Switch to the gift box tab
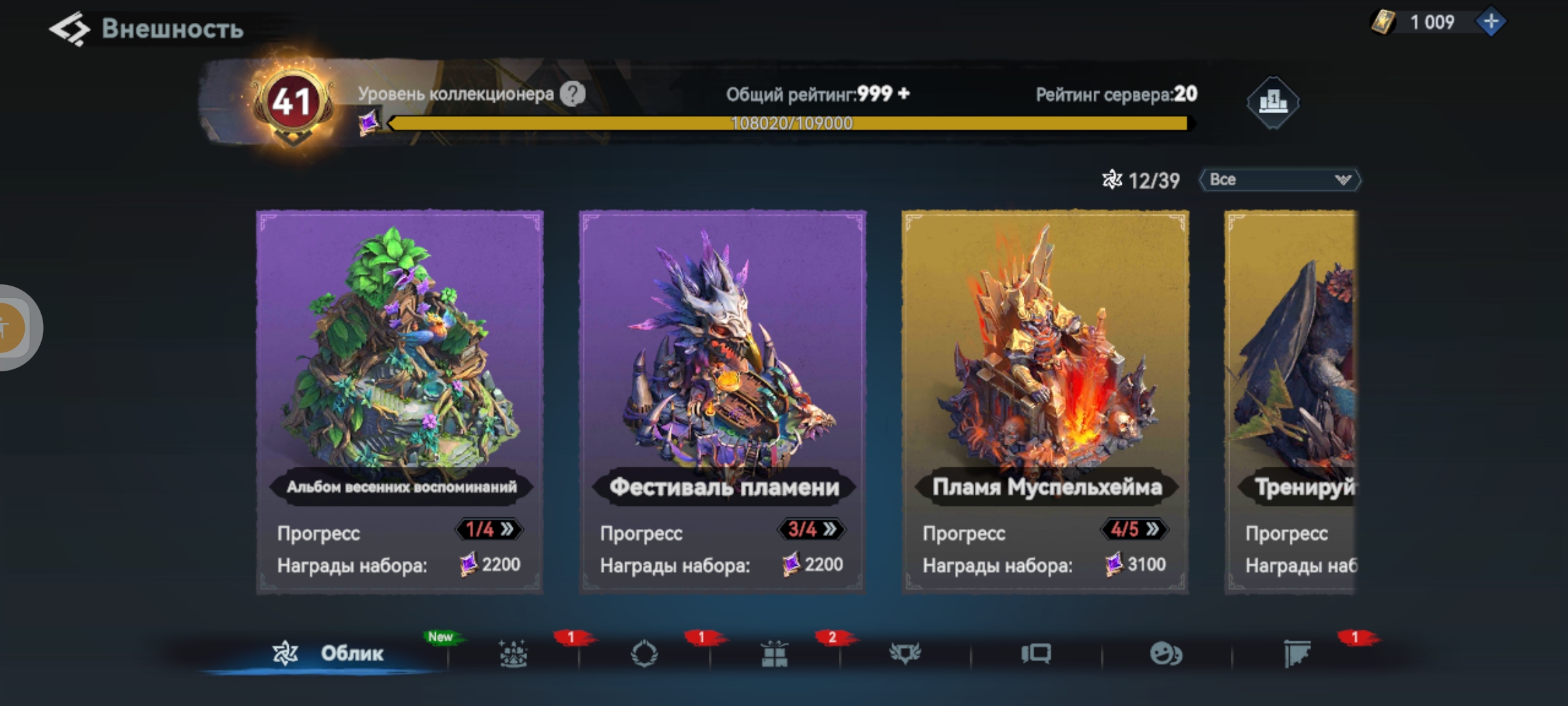 [x=774, y=653]
